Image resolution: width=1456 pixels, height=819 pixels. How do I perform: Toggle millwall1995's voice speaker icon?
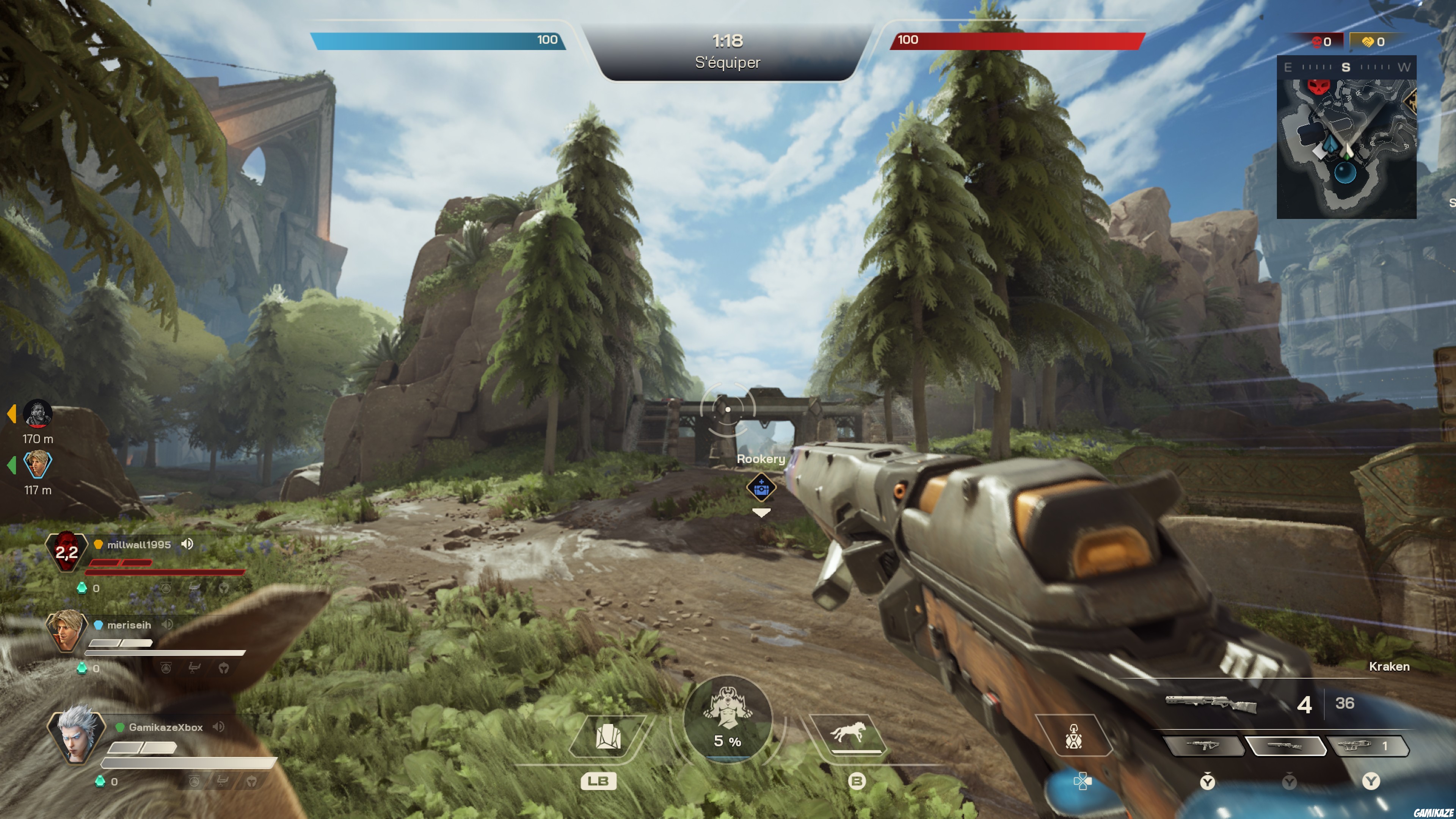[x=187, y=544]
